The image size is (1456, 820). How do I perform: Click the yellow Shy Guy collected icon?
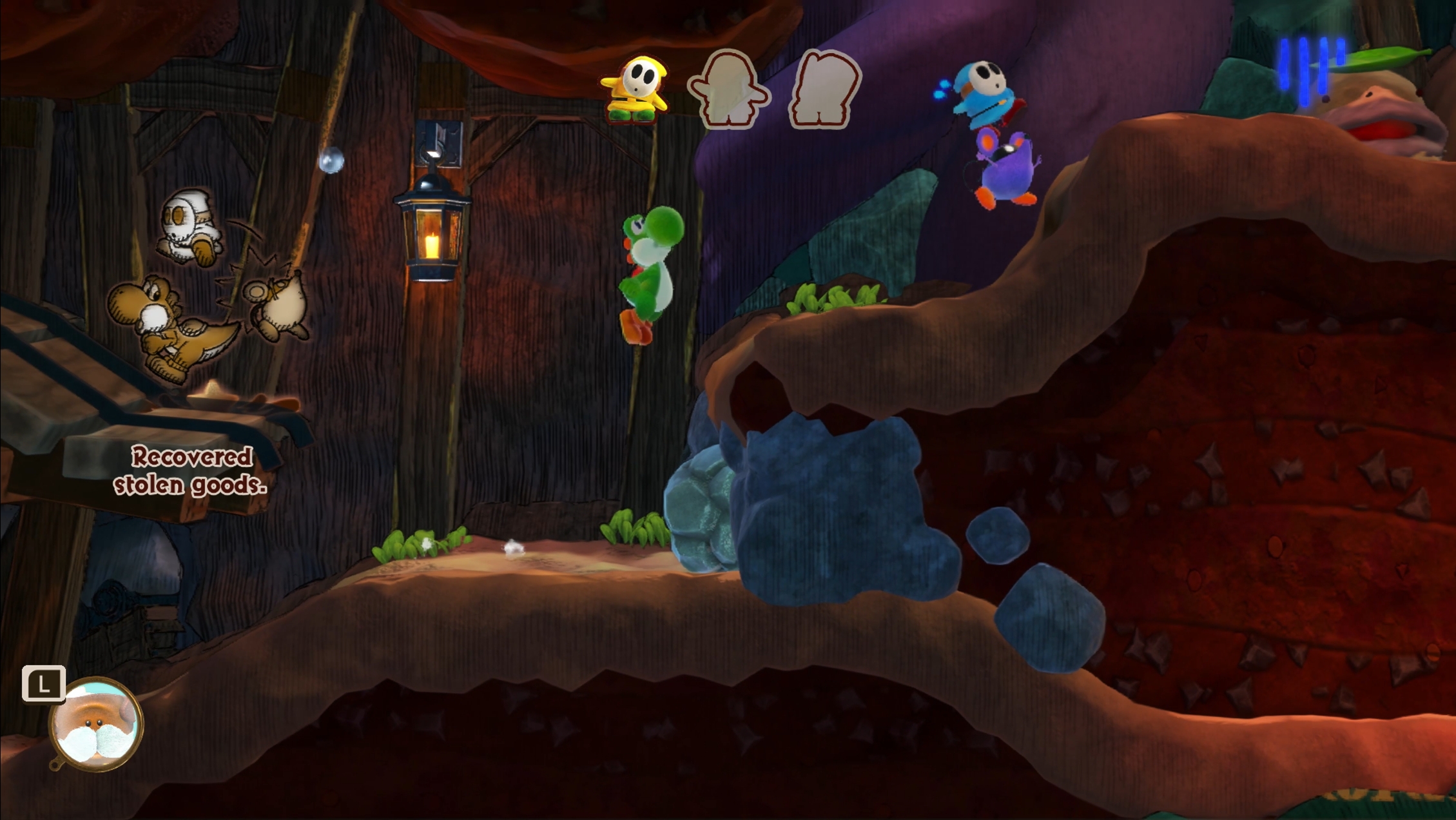tap(635, 90)
